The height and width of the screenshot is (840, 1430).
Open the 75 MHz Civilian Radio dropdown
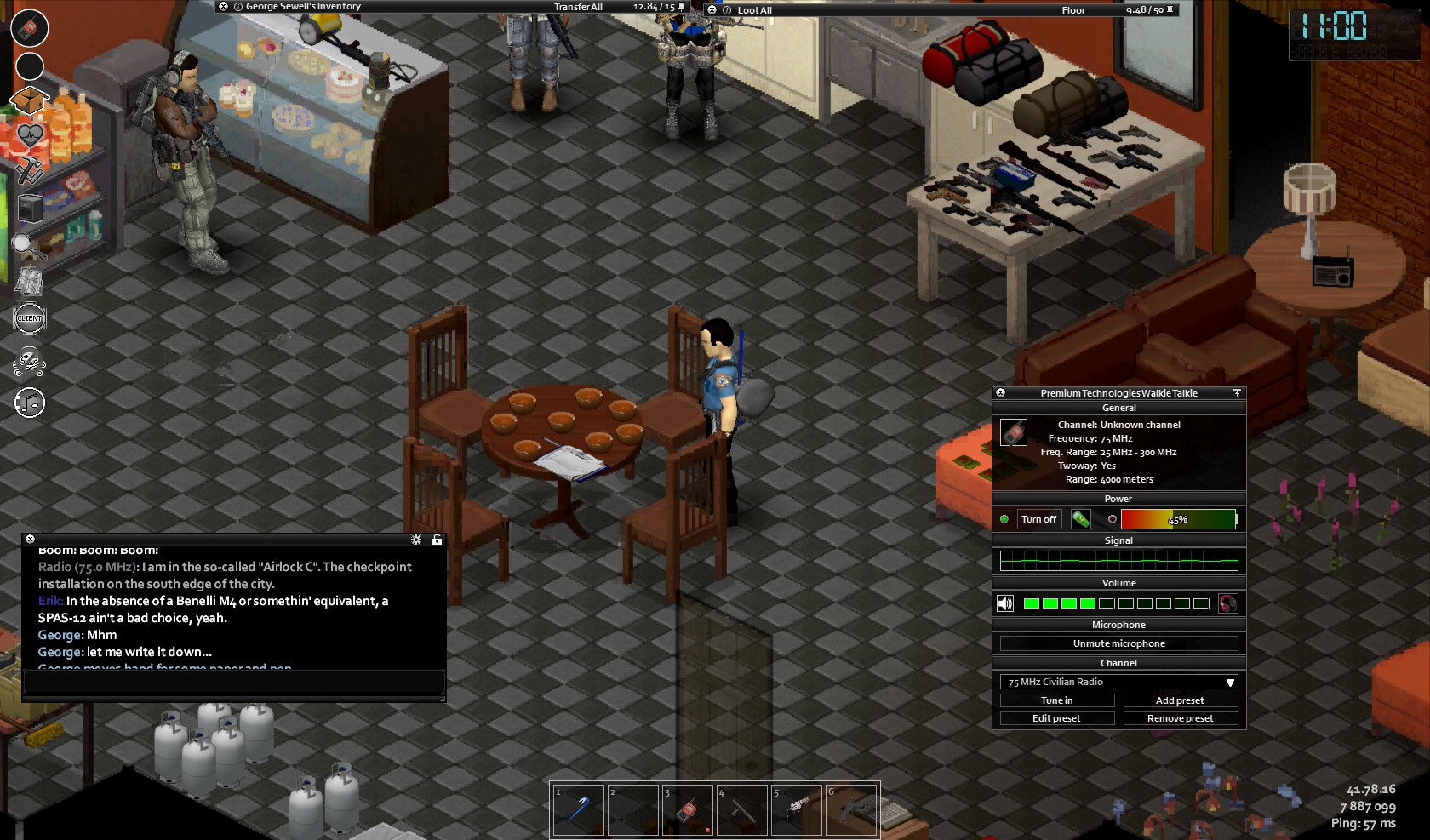tap(1118, 682)
